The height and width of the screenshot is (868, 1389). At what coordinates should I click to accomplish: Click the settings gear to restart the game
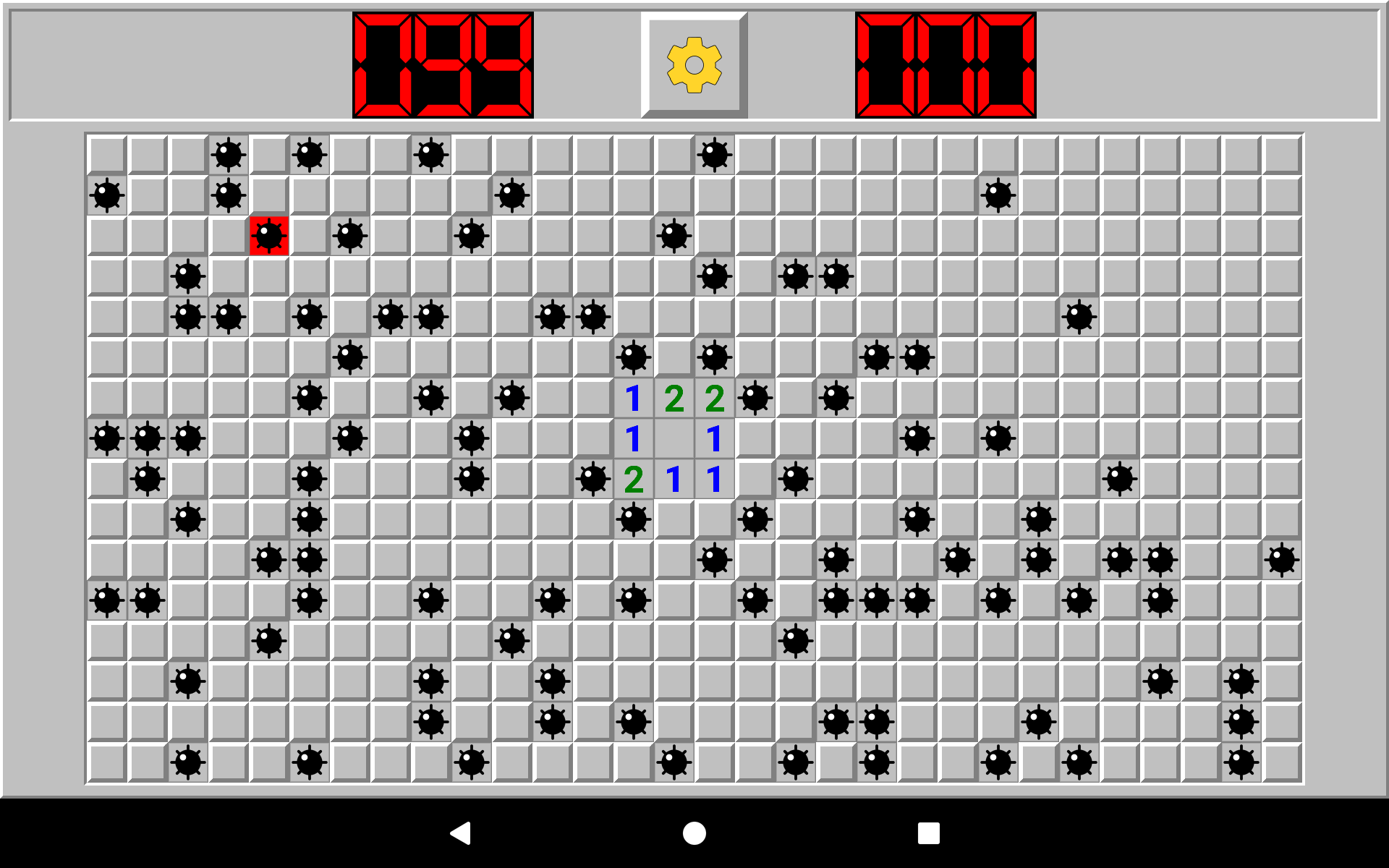(x=693, y=65)
